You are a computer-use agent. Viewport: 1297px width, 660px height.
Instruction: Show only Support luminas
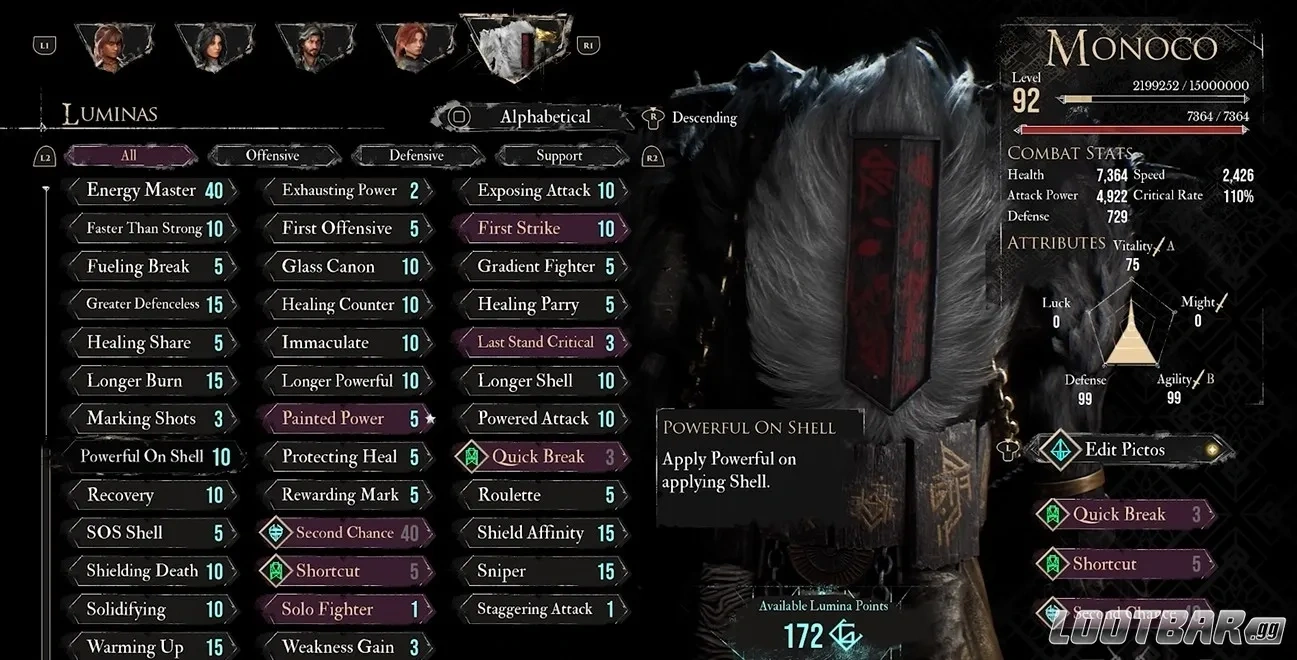pos(559,155)
